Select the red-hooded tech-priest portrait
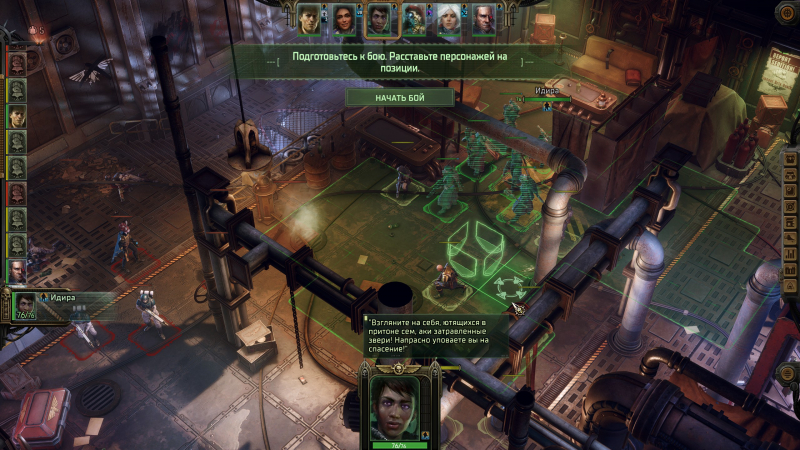Viewport: 800px width, 450px height. 414,18
